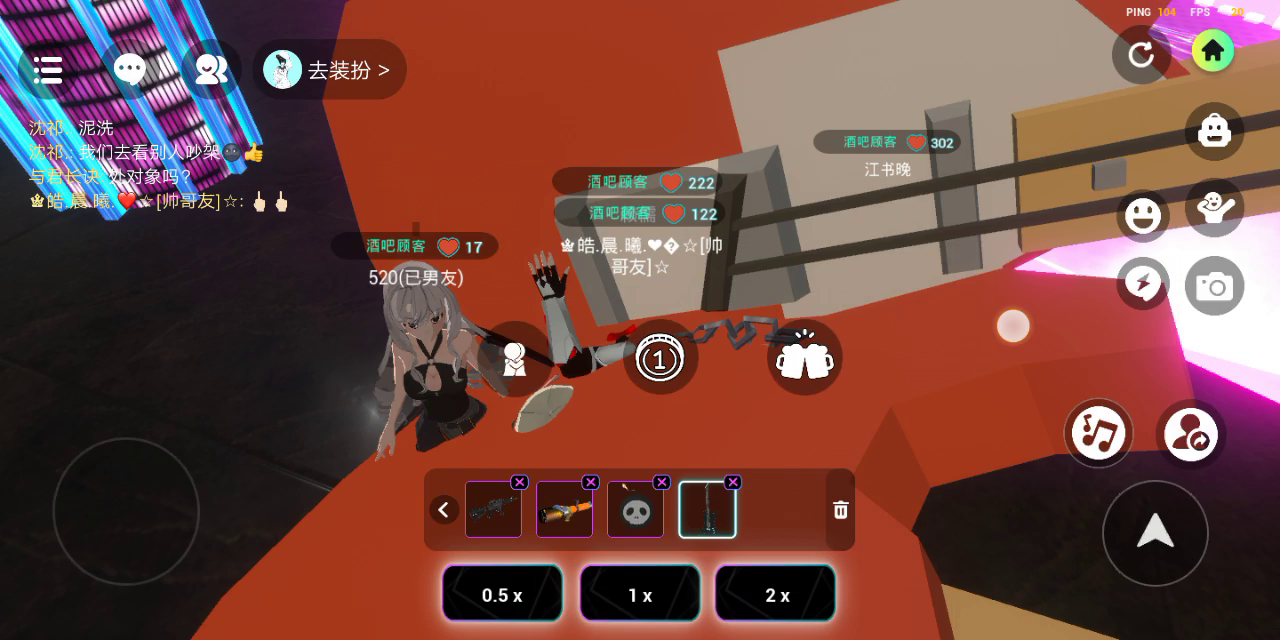Open the waving figure actions button
Image resolution: width=1280 pixels, height=640 pixels.
click(1214, 208)
